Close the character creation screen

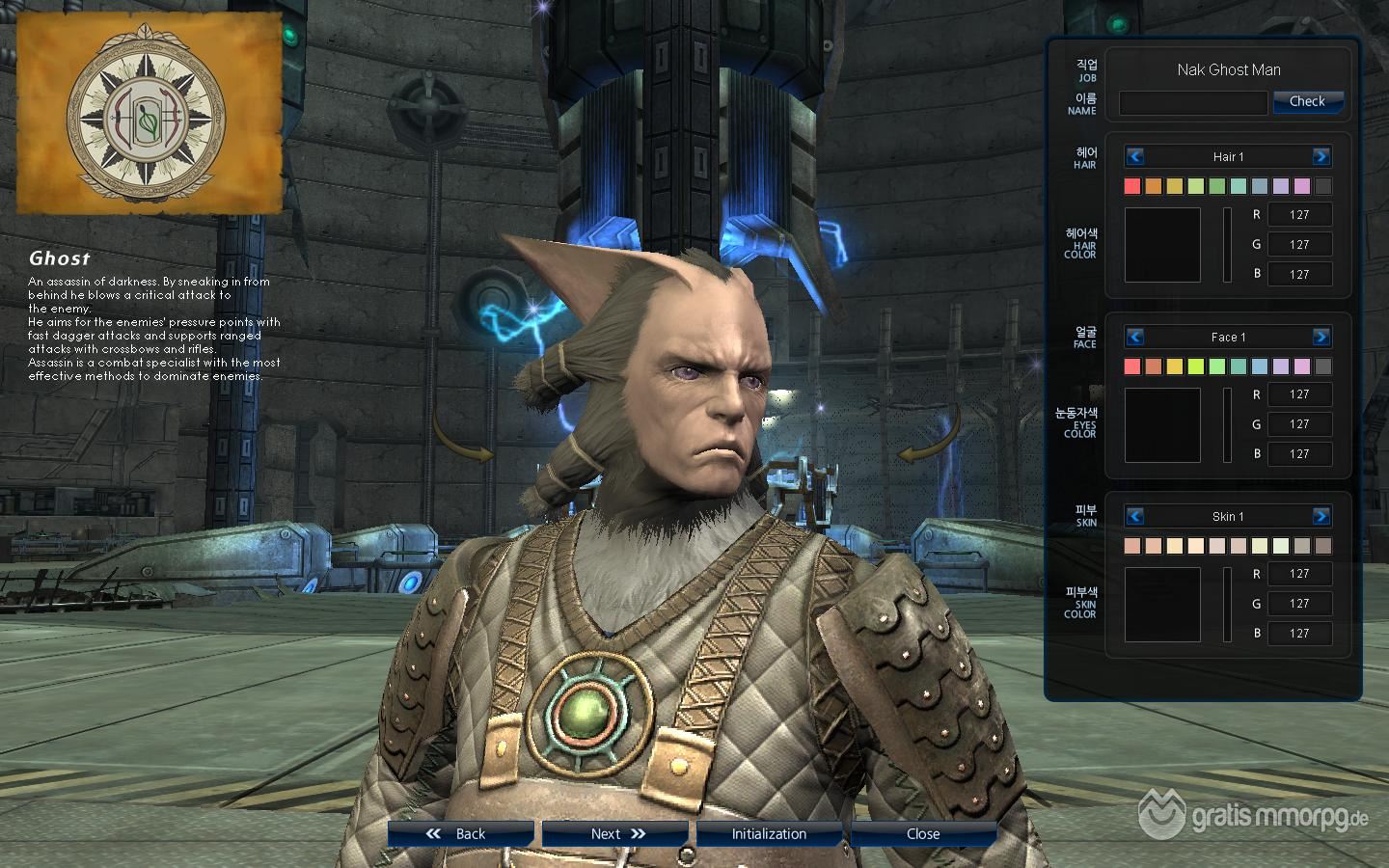pos(923,833)
